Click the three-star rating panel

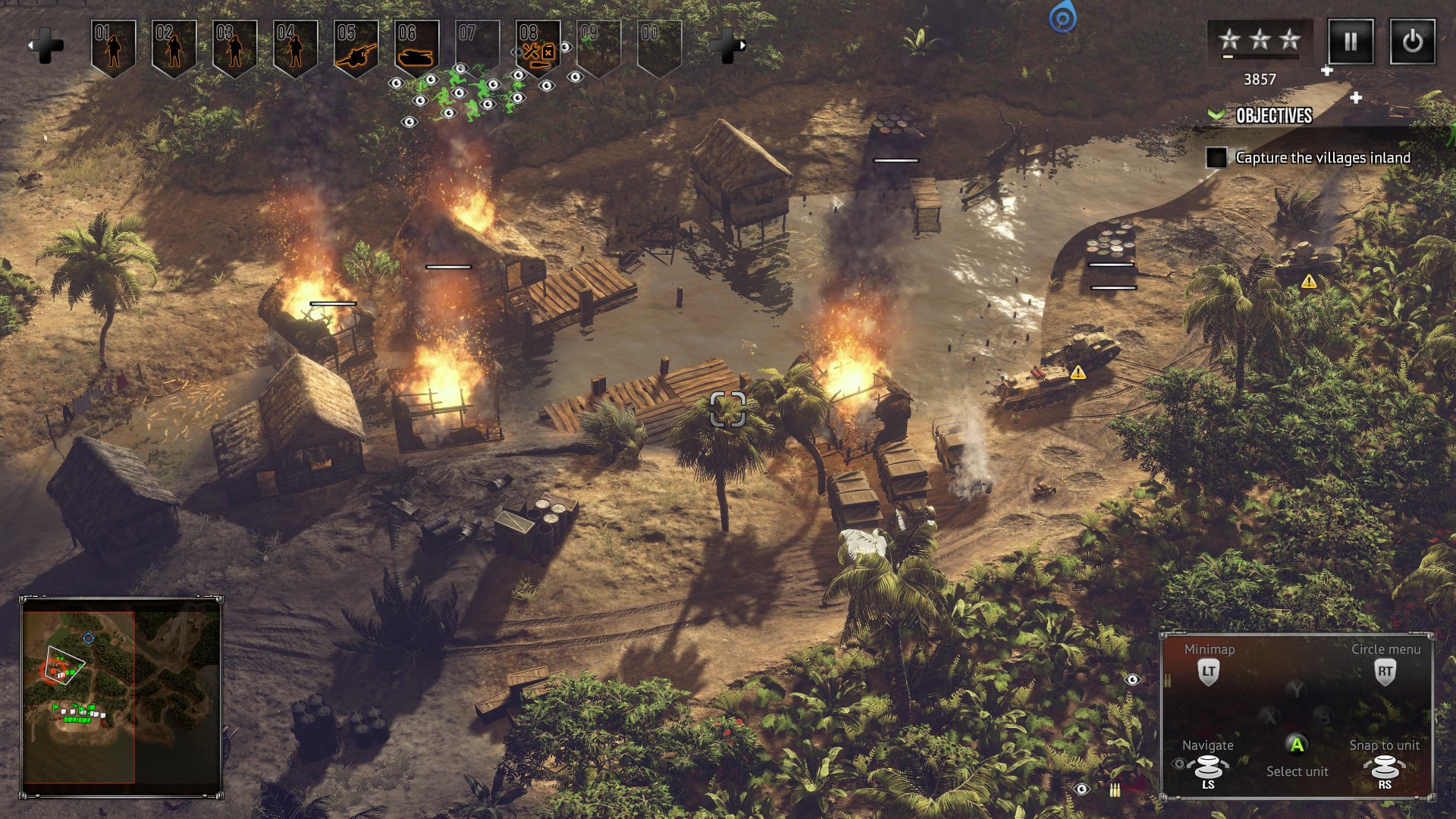coord(1260,42)
